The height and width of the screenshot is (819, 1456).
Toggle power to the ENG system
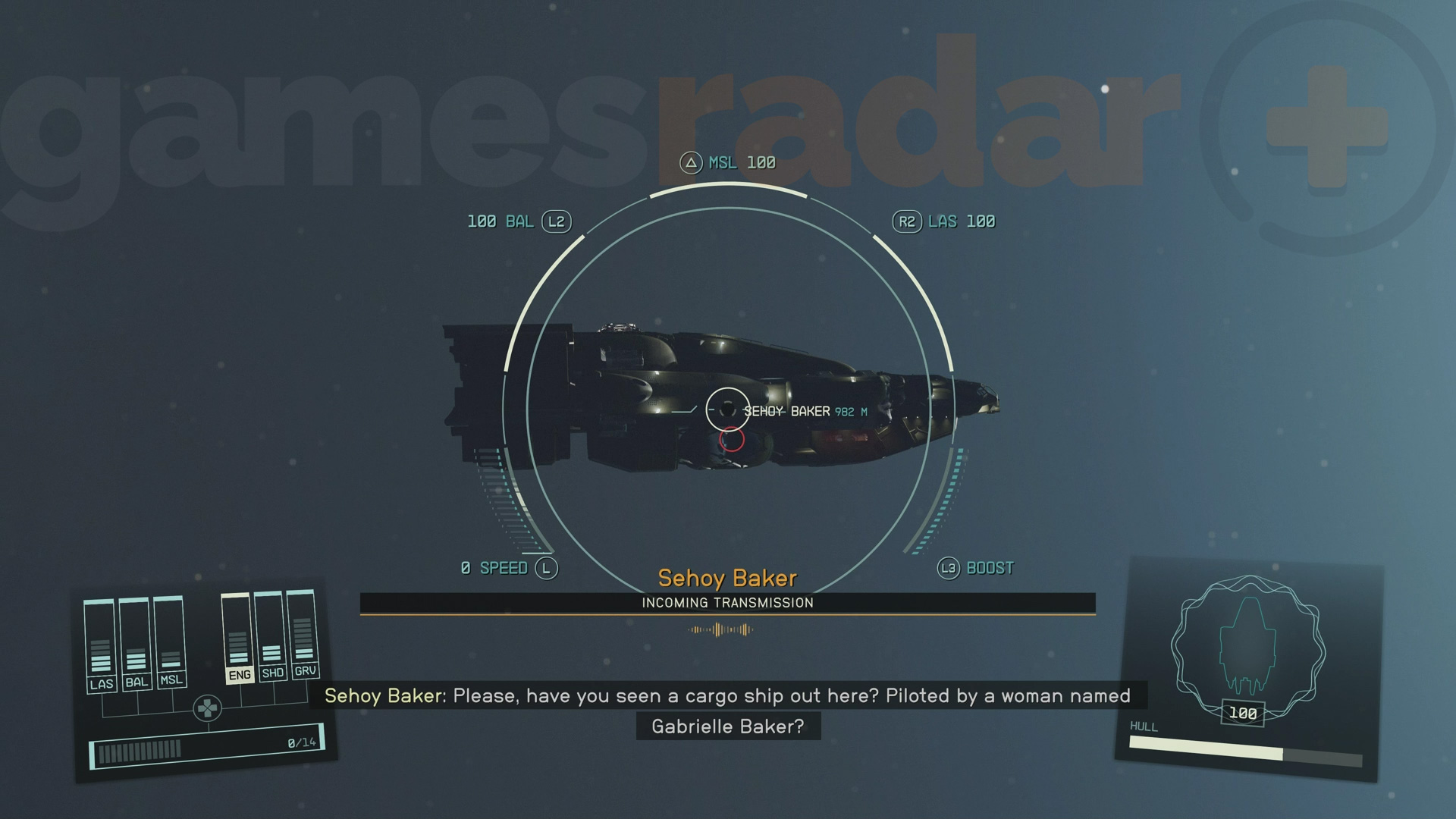(239, 673)
